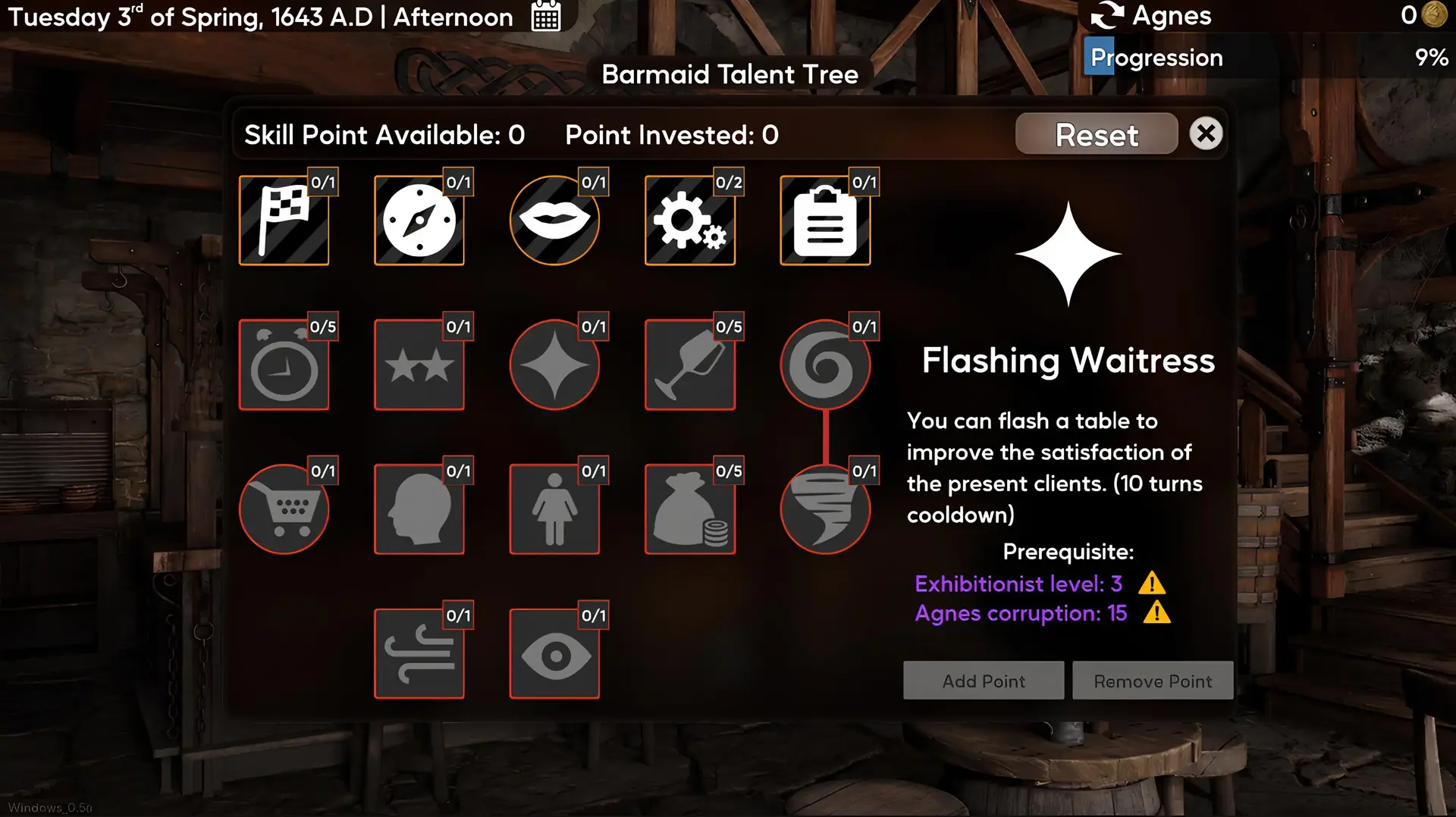This screenshot has height=817, width=1456.
Task: Choose the tornado talent icon
Action: coord(825,509)
